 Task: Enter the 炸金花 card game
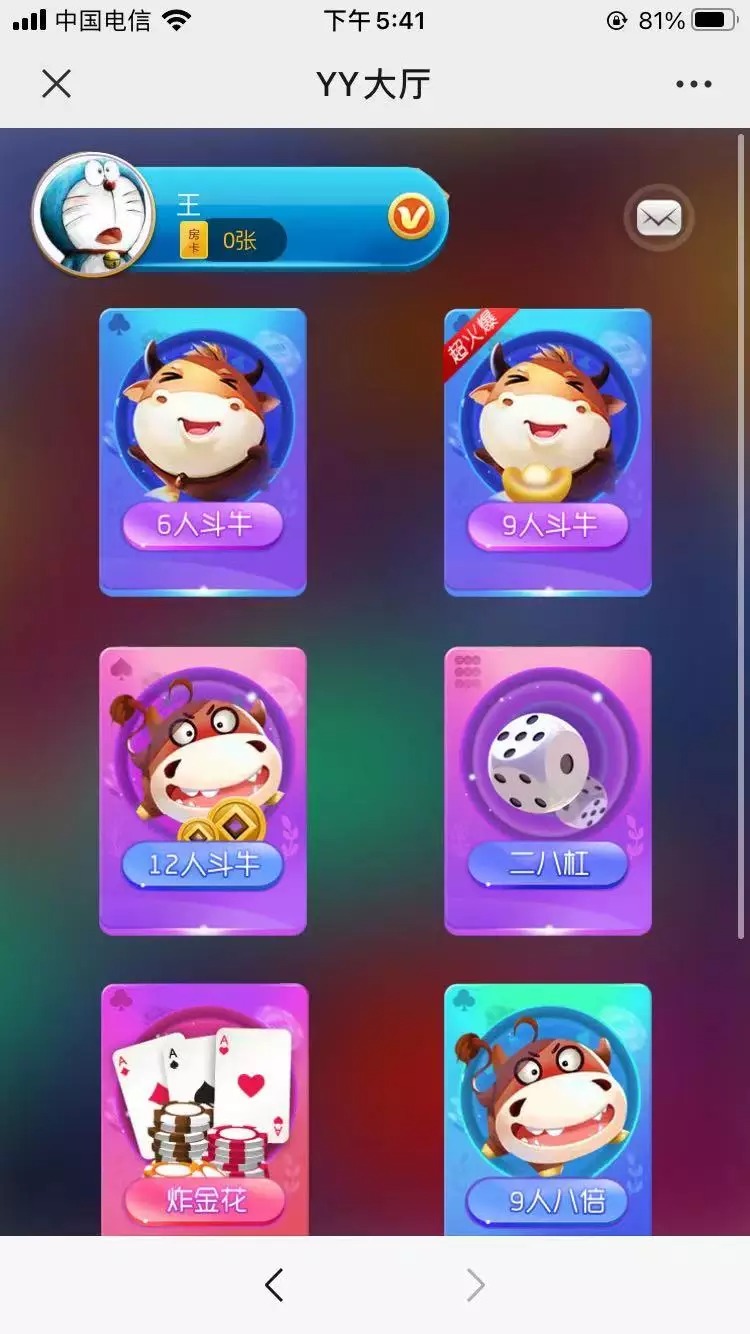[205, 1110]
